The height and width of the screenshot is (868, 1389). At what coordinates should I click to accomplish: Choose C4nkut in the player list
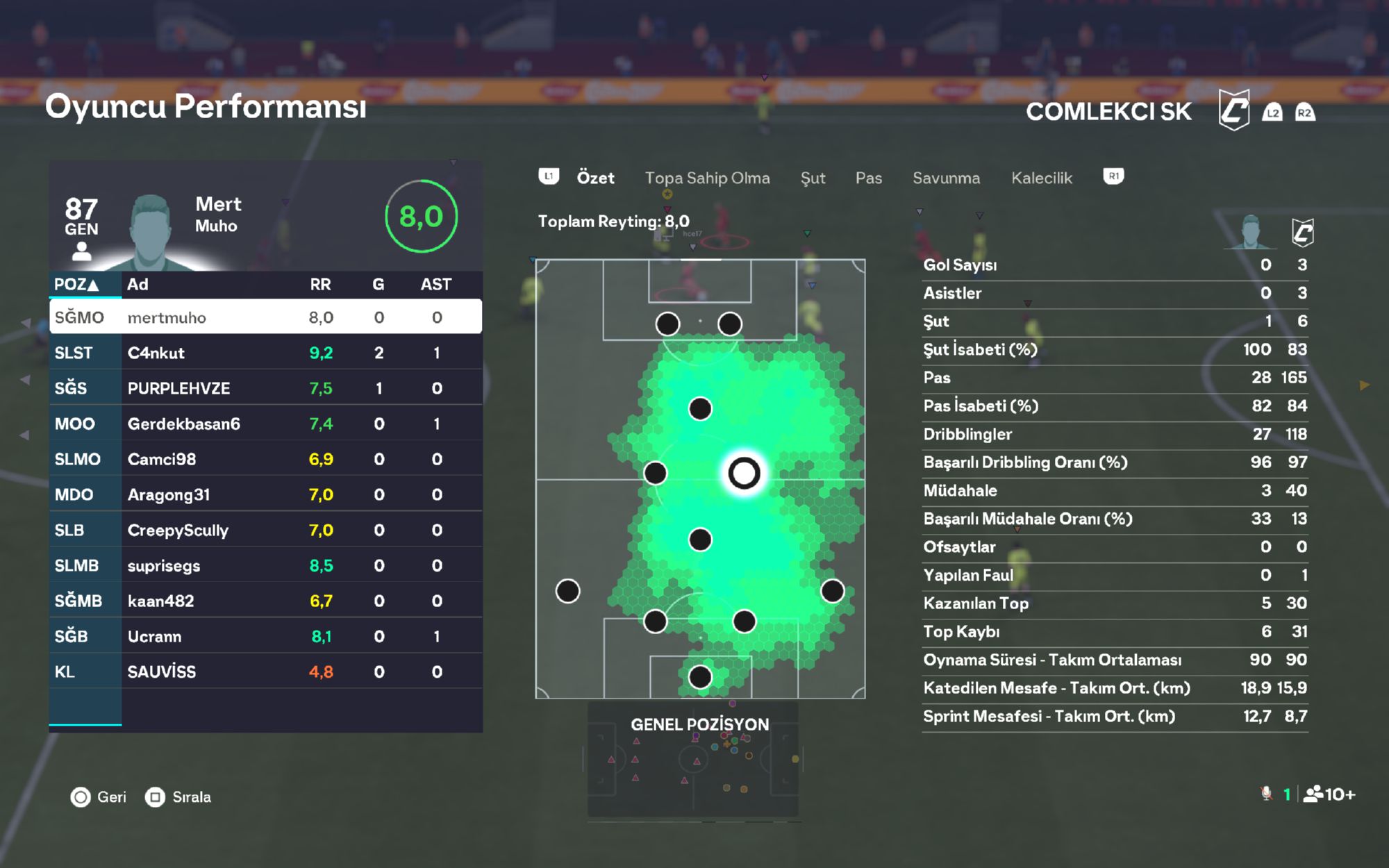click(x=265, y=353)
